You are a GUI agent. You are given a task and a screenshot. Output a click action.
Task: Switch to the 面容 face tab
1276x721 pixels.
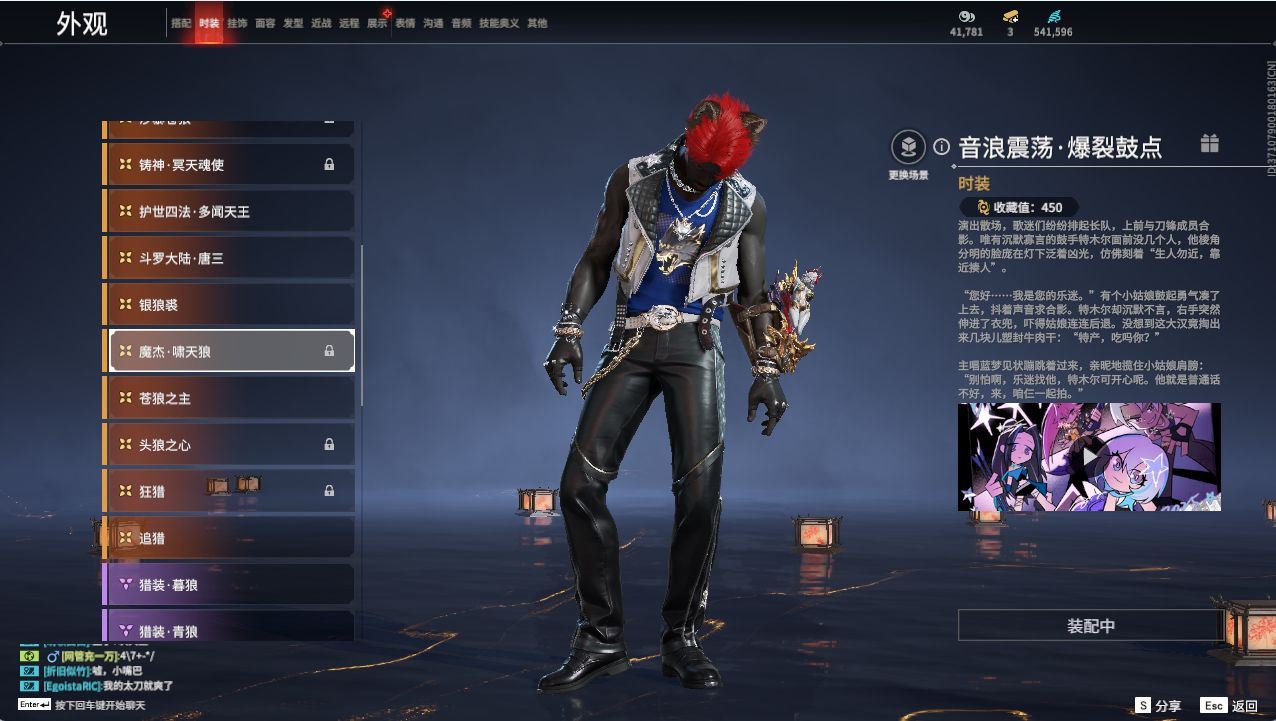pos(265,23)
